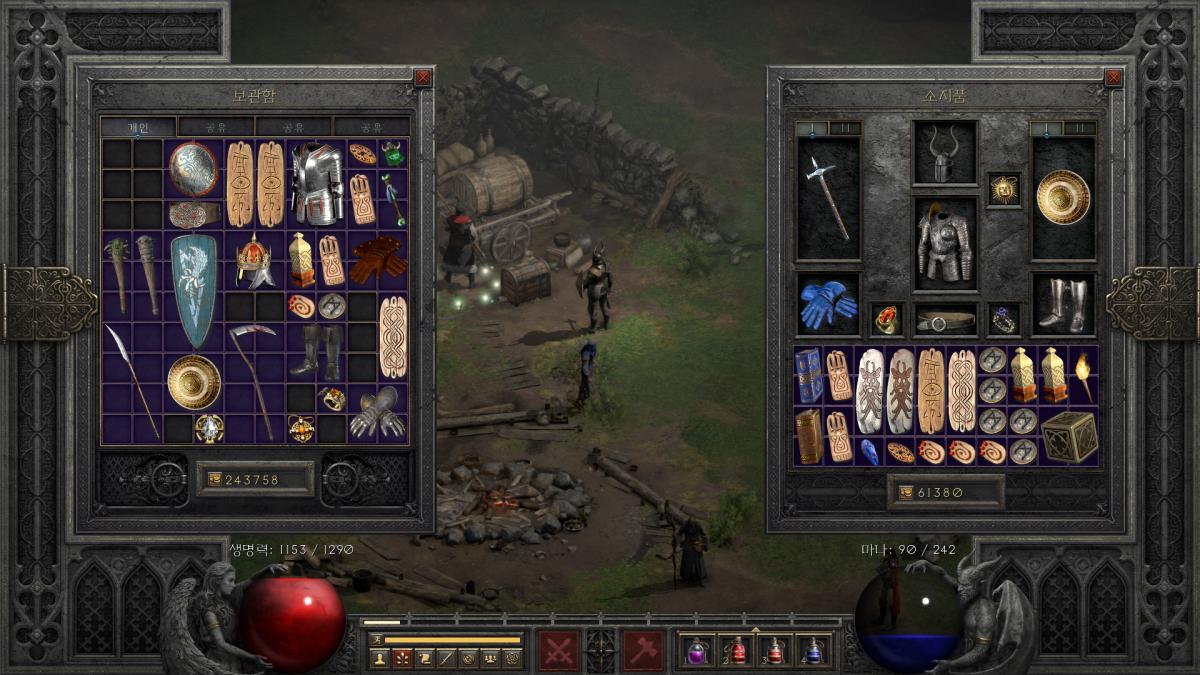Select the equipped blue gloves

[828, 305]
